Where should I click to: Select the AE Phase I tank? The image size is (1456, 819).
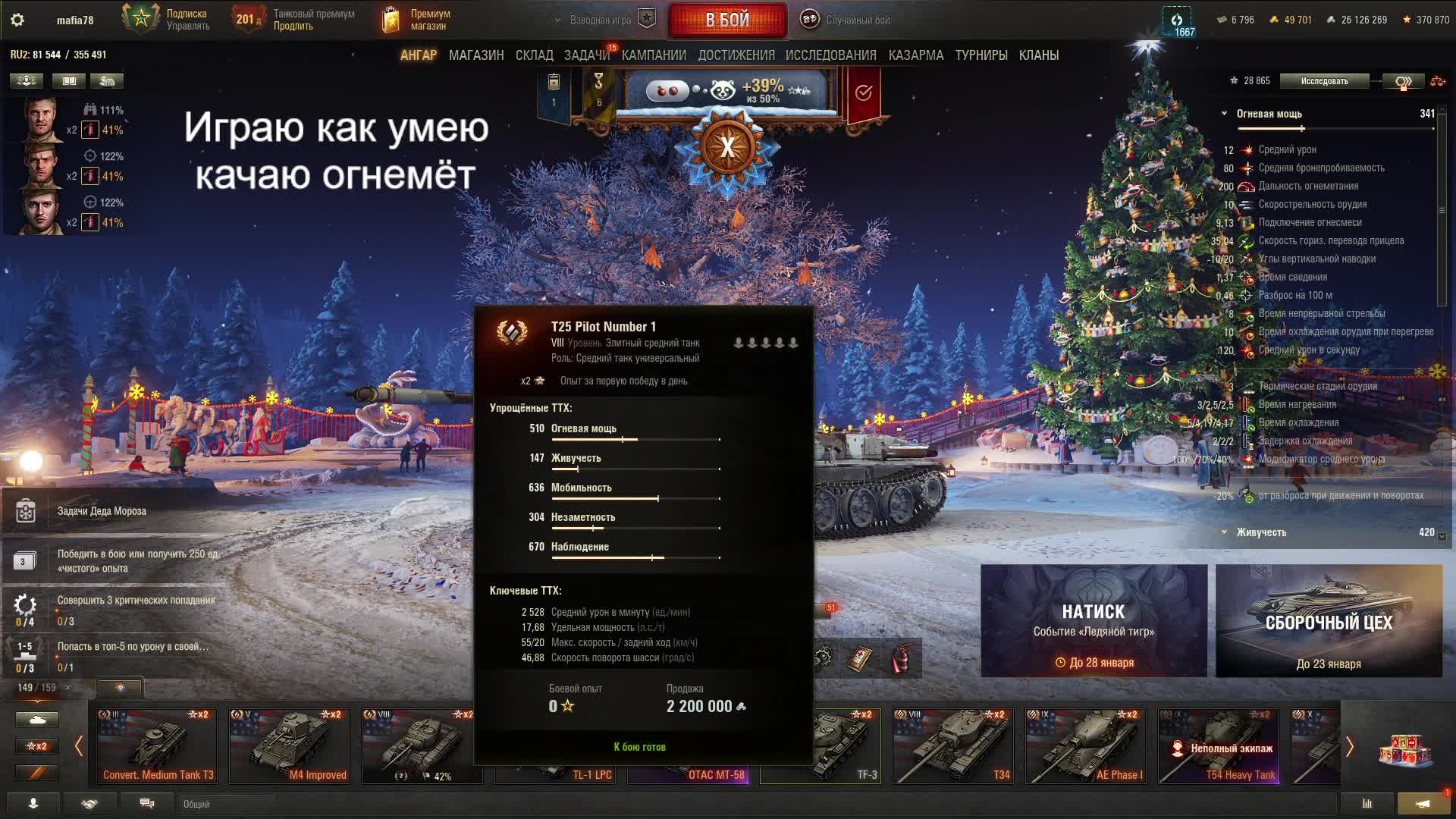(1086, 745)
